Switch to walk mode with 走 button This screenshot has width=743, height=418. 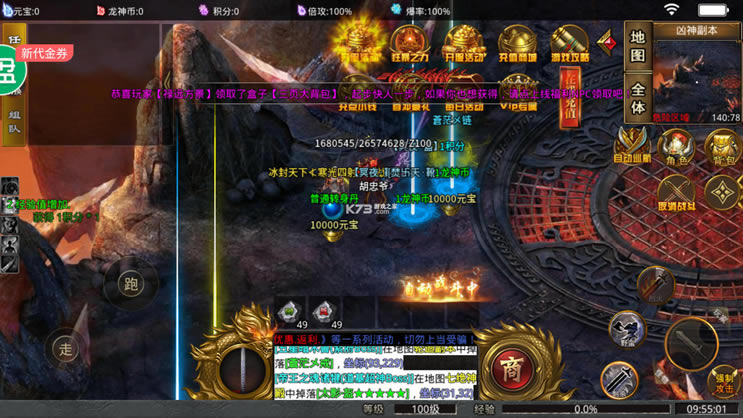tap(66, 348)
